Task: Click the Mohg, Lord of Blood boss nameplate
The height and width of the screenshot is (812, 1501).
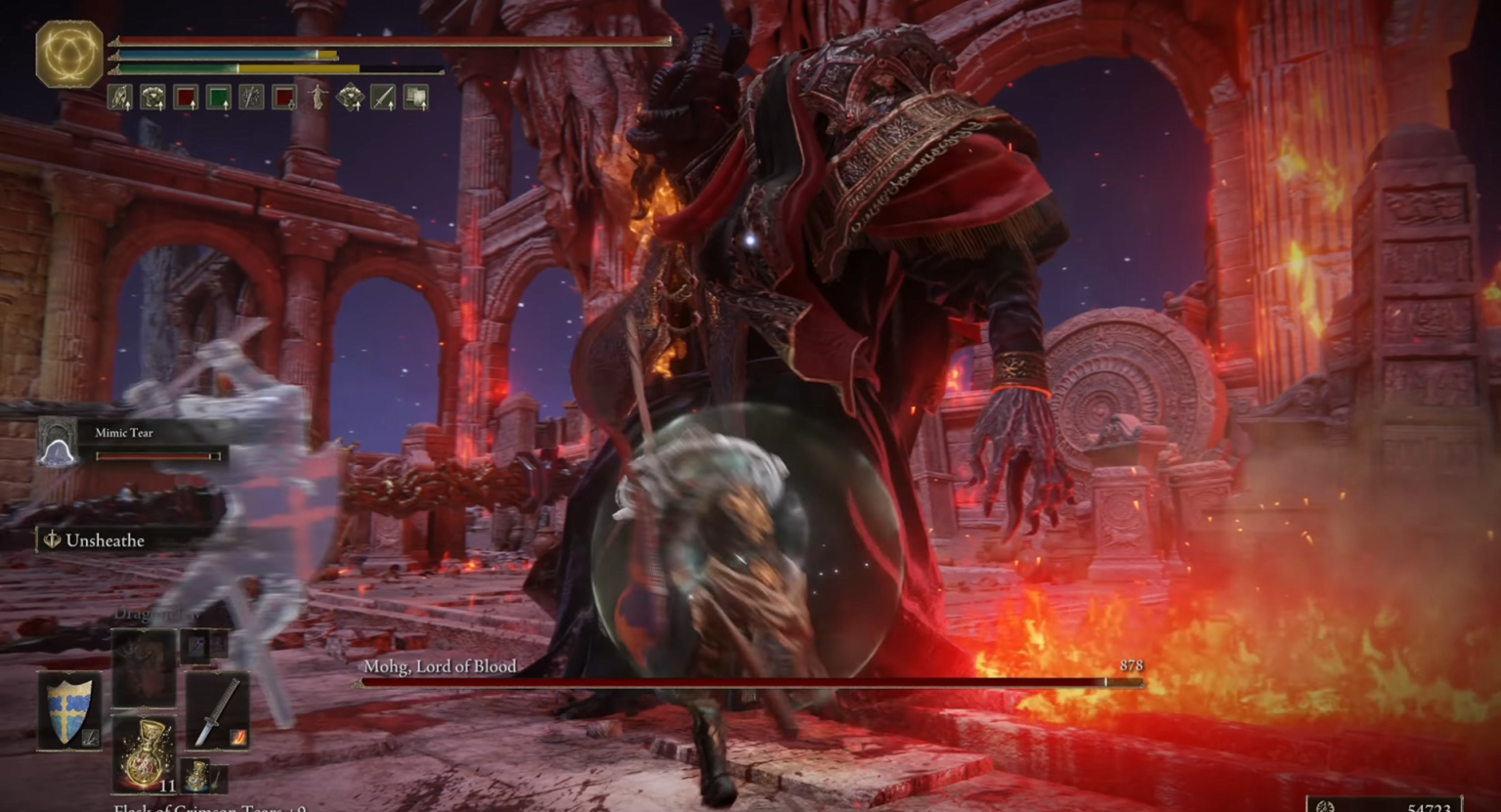Action: click(x=442, y=666)
